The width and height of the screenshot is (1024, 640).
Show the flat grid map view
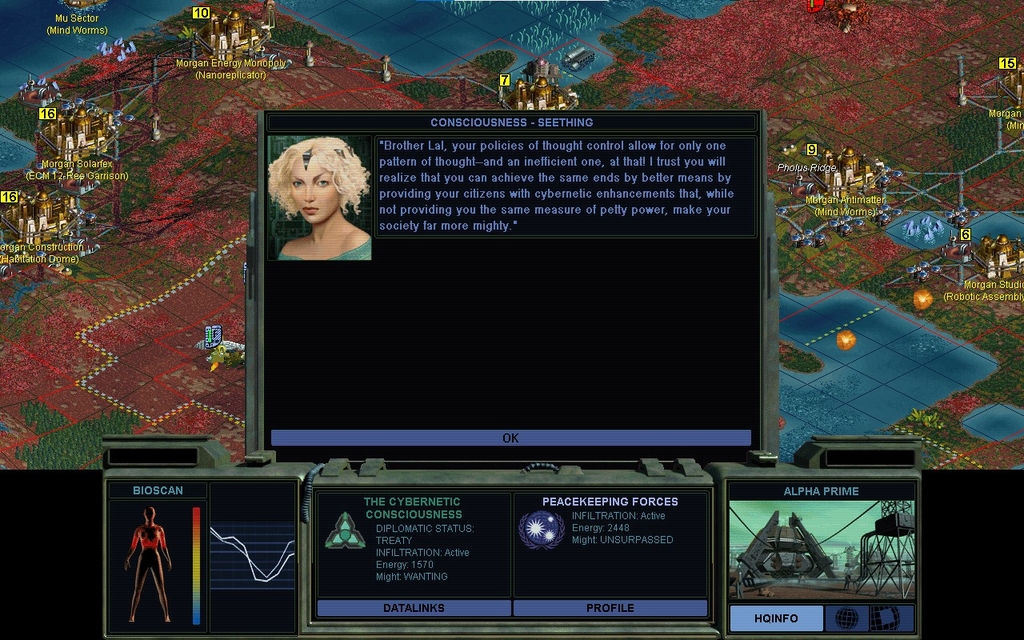[x=884, y=618]
